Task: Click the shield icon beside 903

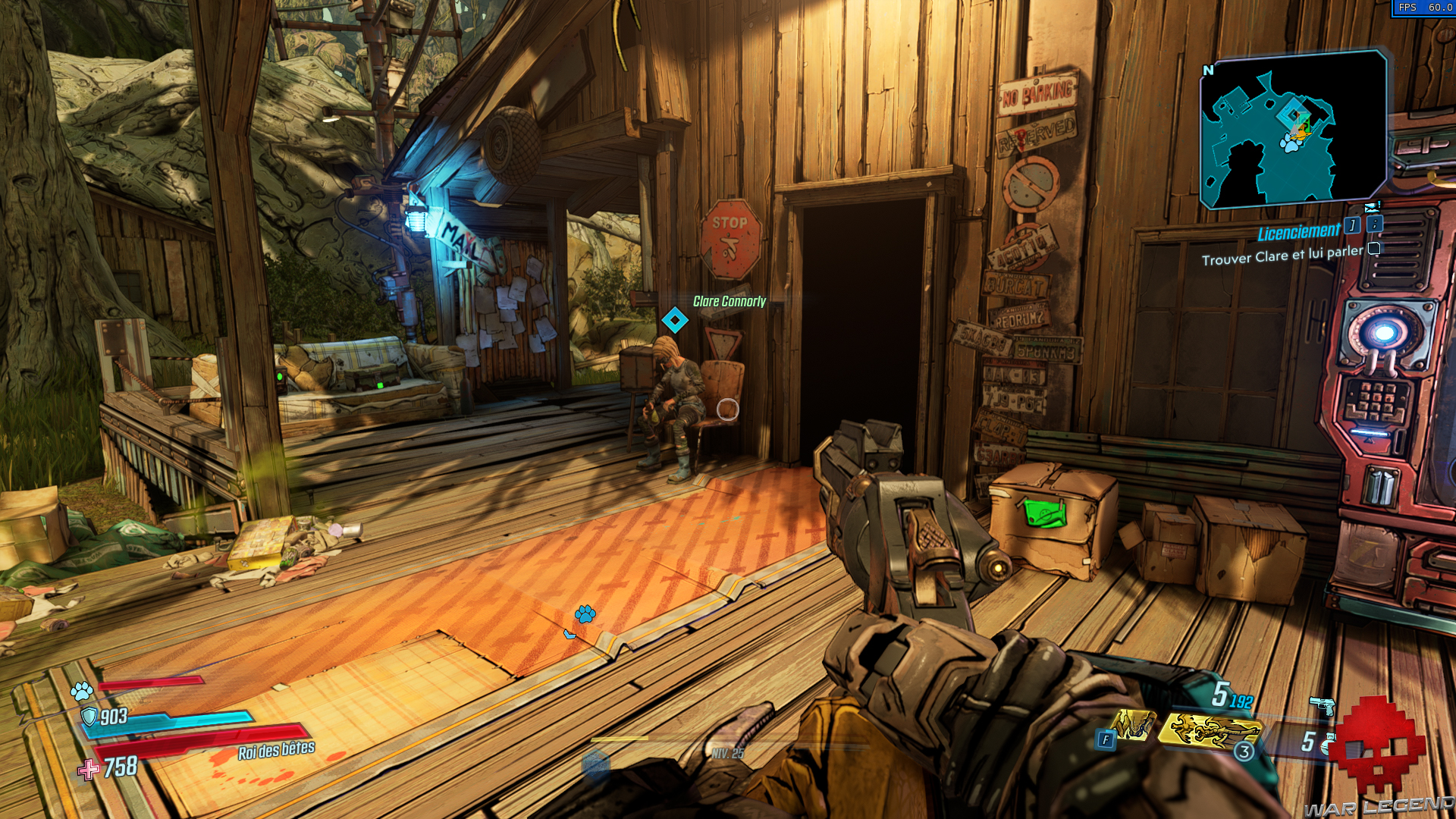Action: tap(90, 717)
